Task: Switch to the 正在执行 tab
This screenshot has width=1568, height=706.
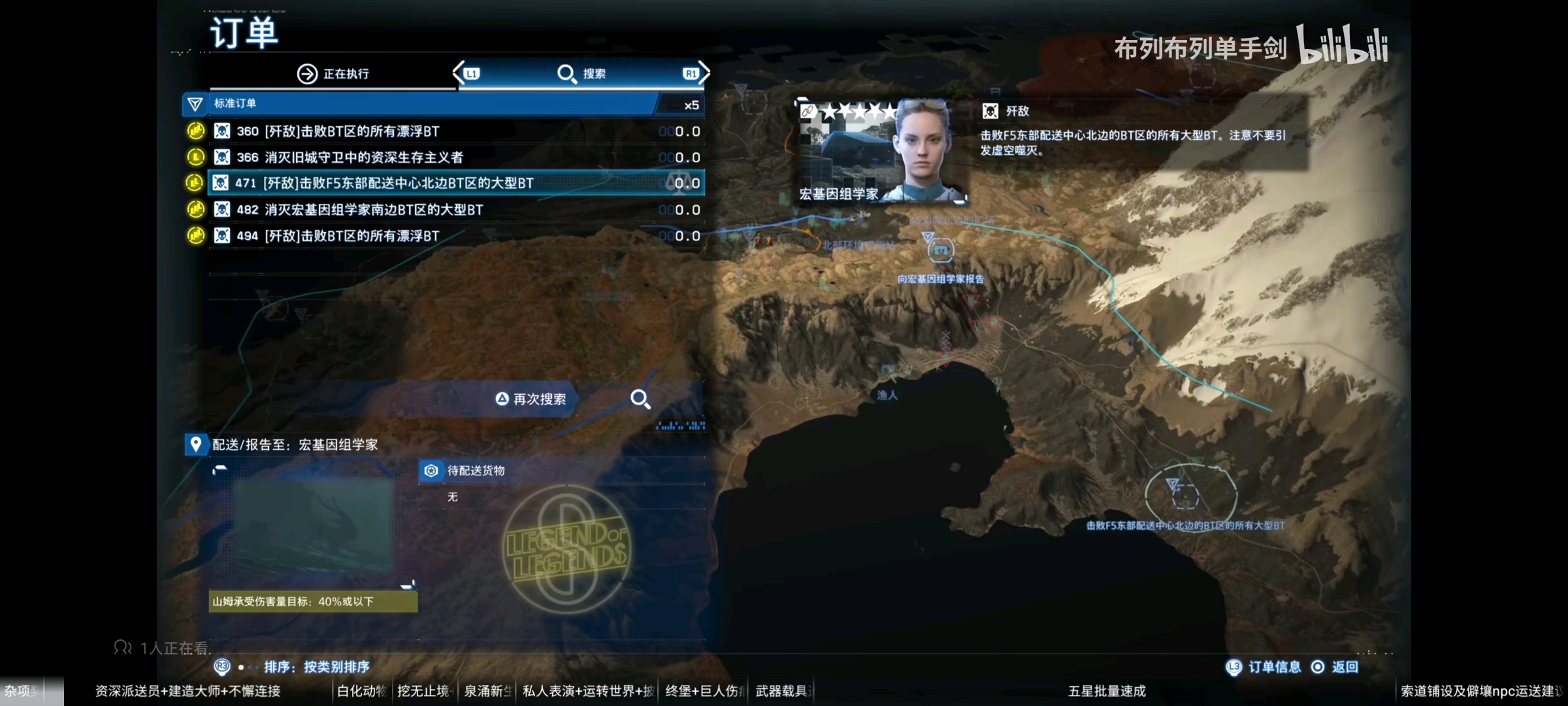Action: click(x=333, y=74)
